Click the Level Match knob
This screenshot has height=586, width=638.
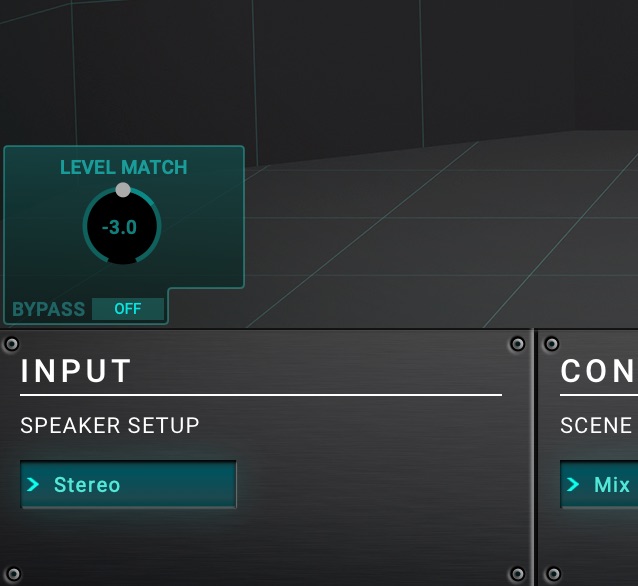[121, 227]
